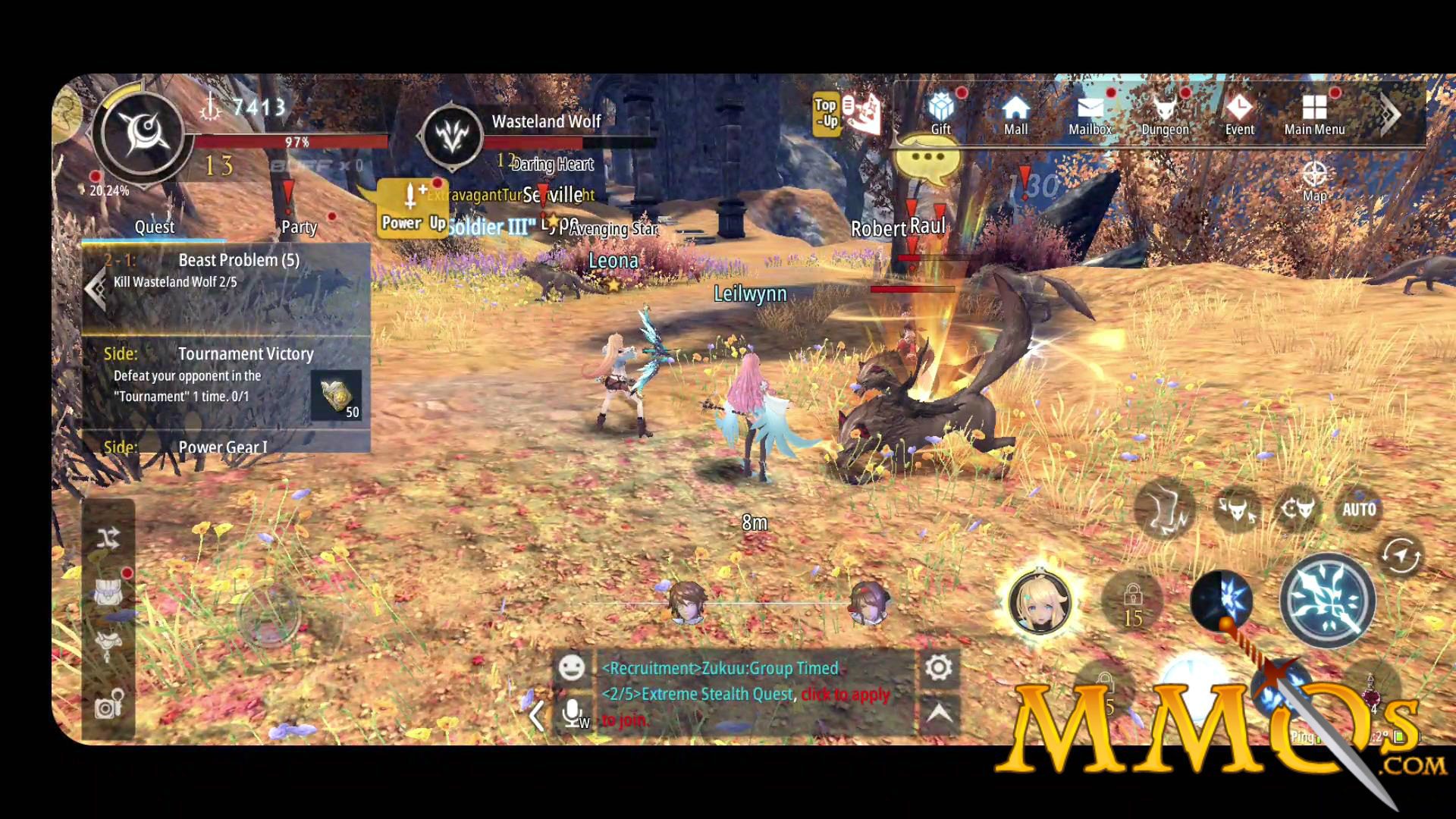Open the Mall from the top bar
1456x819 pixels.
[1015, 112]
